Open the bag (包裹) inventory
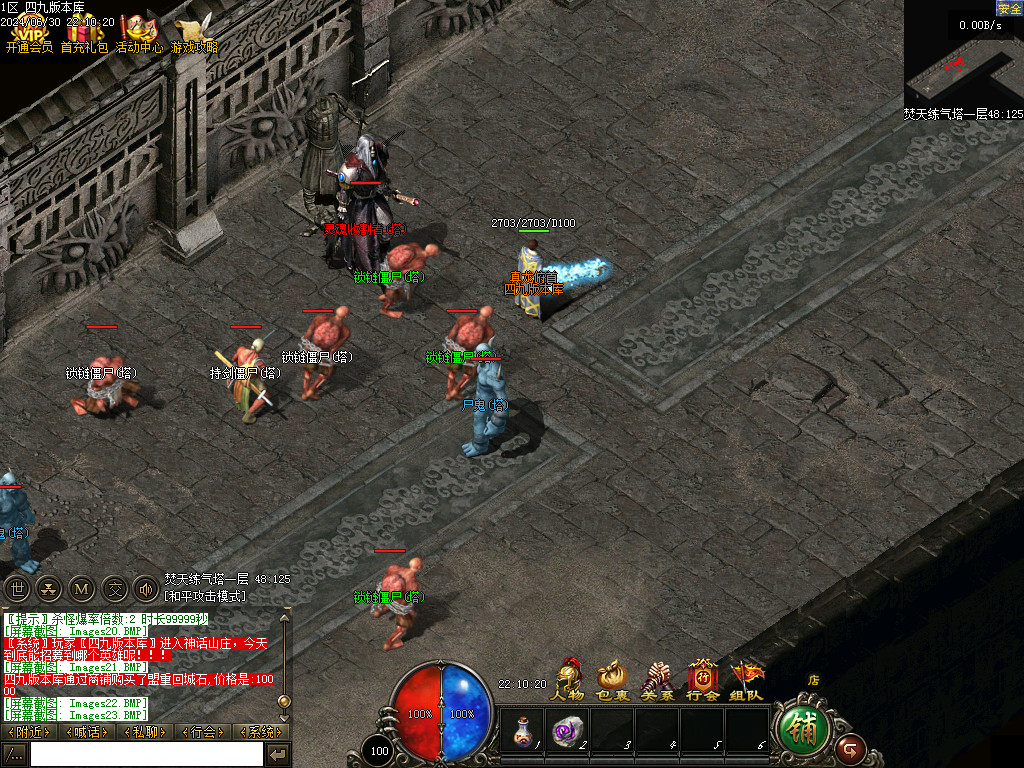Image resolution: width=1024 pixels, height=768 pixels. [x=612, y=680]
